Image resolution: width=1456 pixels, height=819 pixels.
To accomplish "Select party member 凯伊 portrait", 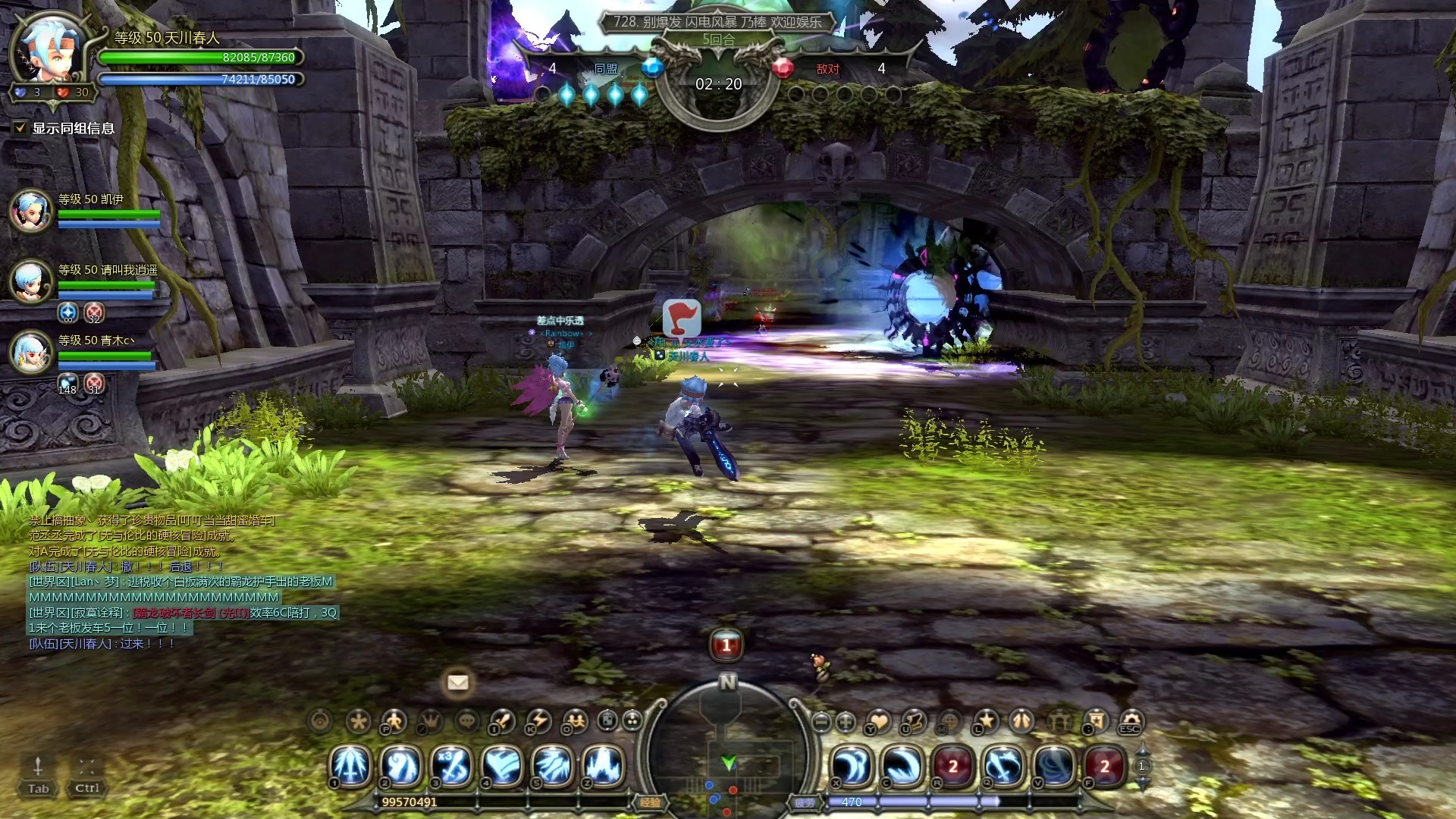I will (31, 210).
